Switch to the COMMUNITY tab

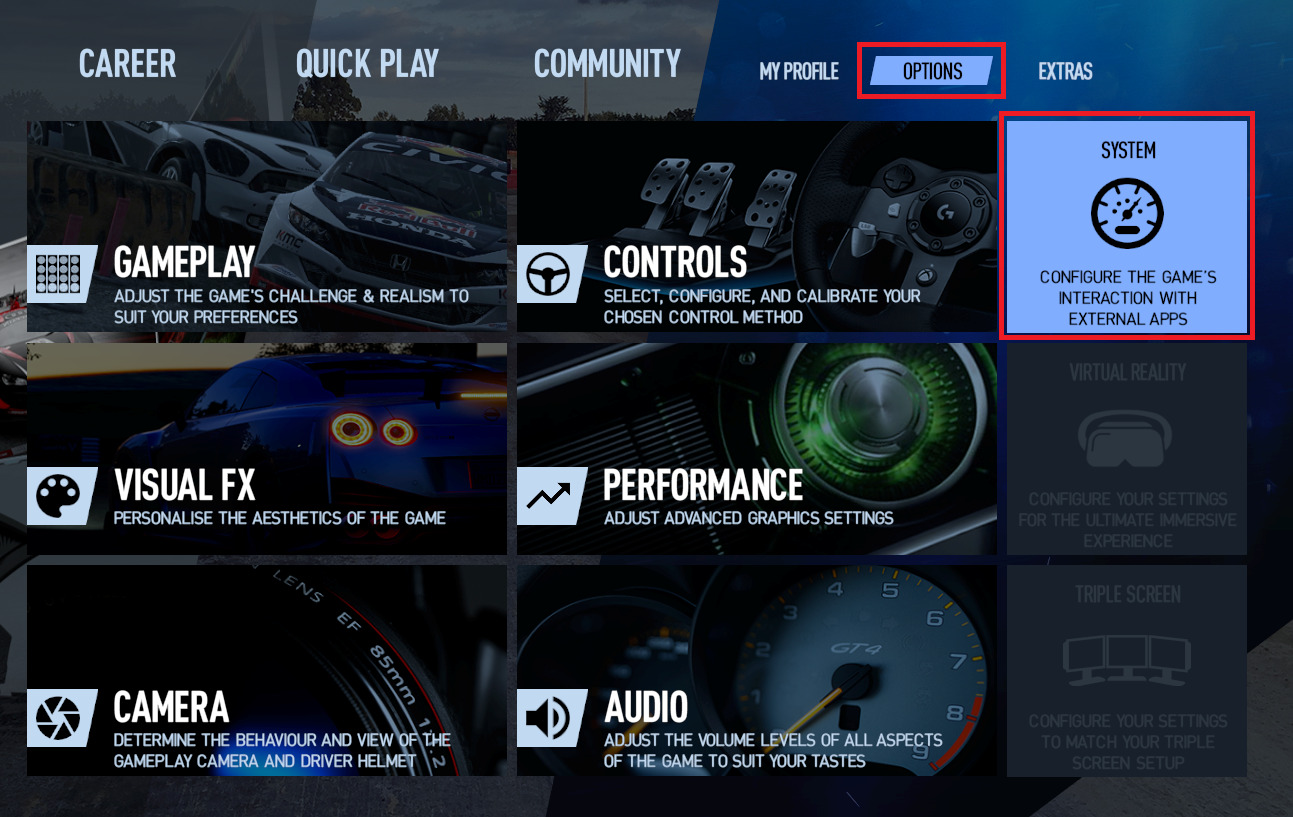pos(606,63)
